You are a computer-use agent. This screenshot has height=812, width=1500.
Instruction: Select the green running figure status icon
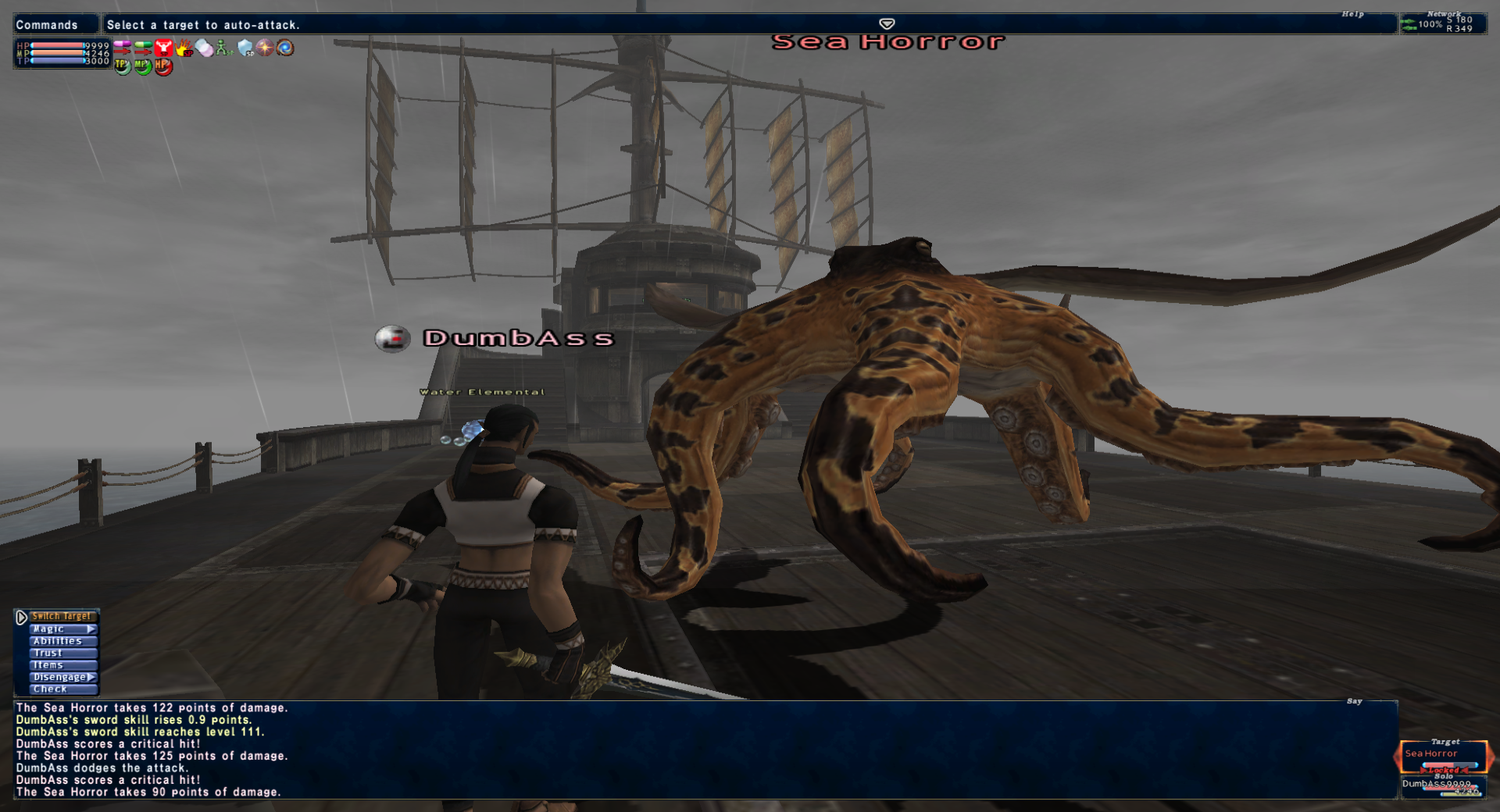[224, 48]
